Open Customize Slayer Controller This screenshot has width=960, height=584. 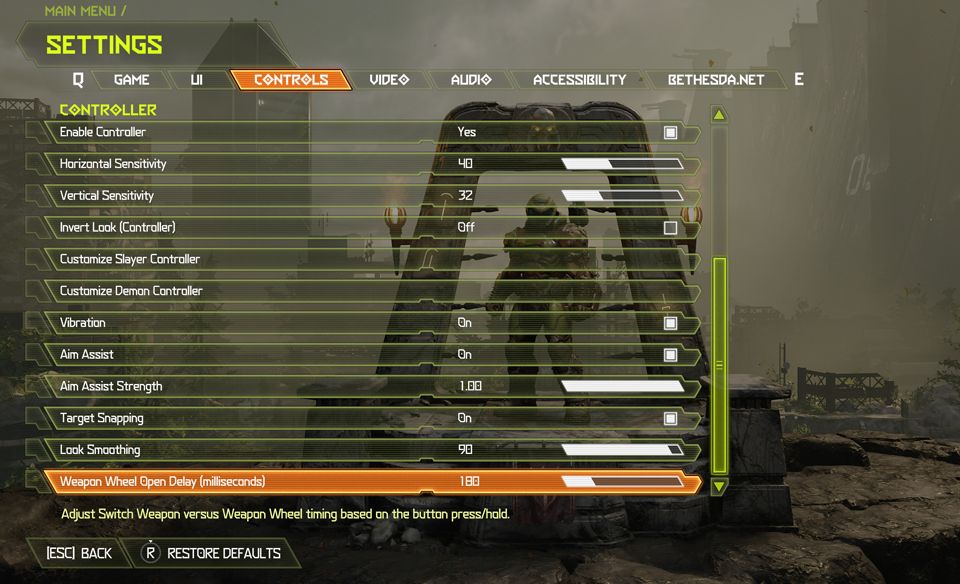coord(130,259)
